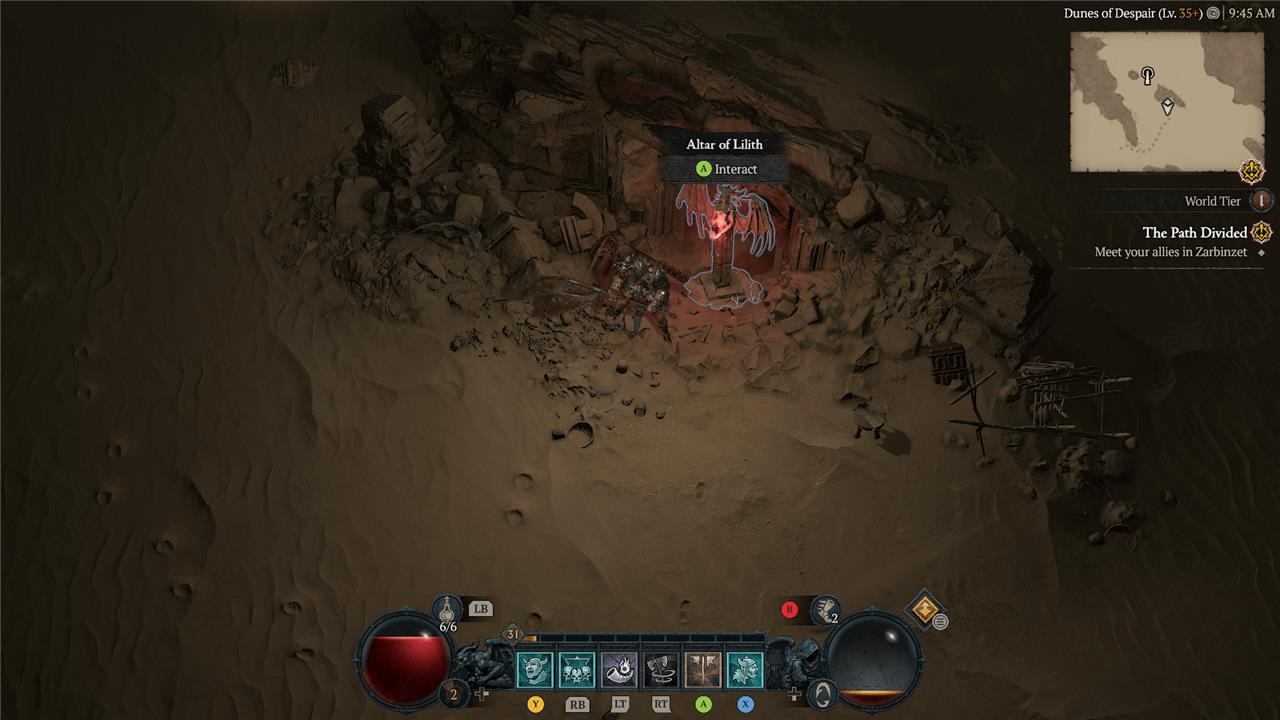
Task: Click the gold quest emblem below the minimap
Action: [1252, 171]
